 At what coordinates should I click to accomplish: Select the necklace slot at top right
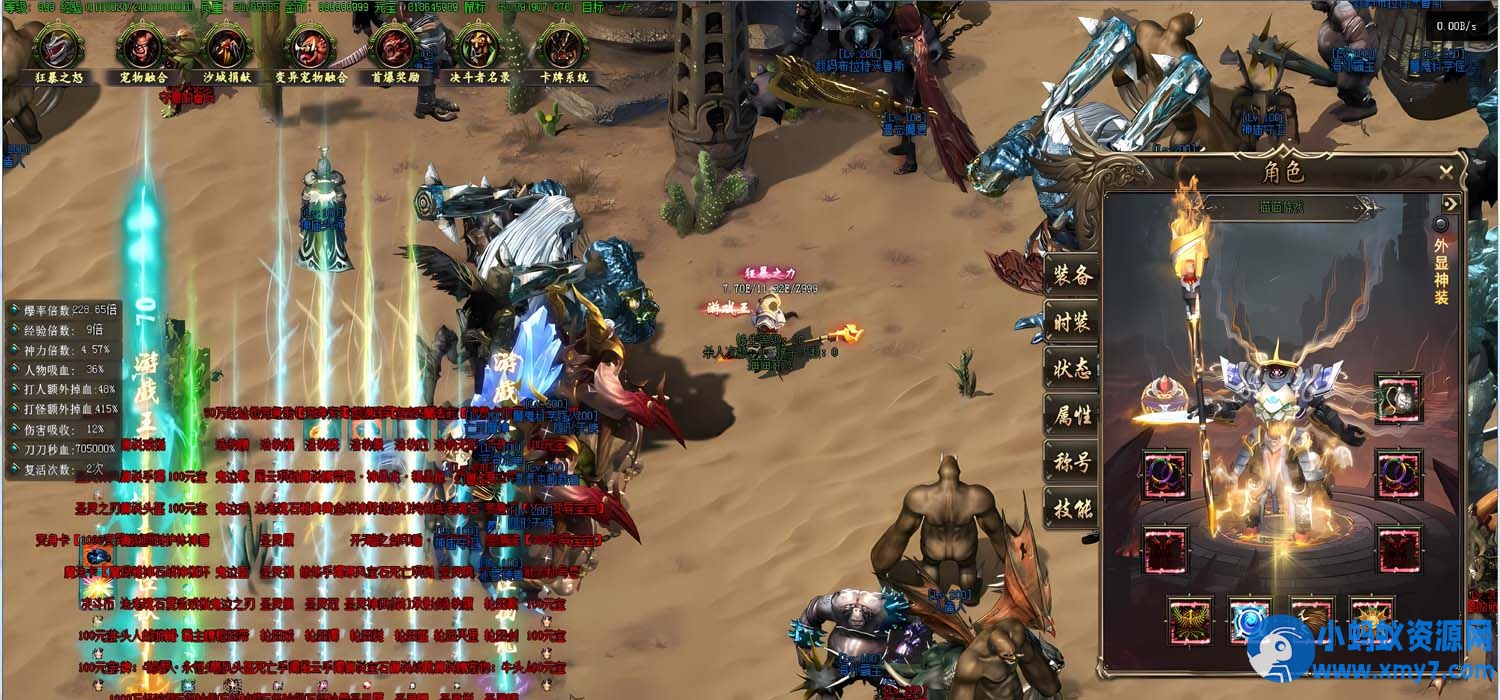point(1397,398)
